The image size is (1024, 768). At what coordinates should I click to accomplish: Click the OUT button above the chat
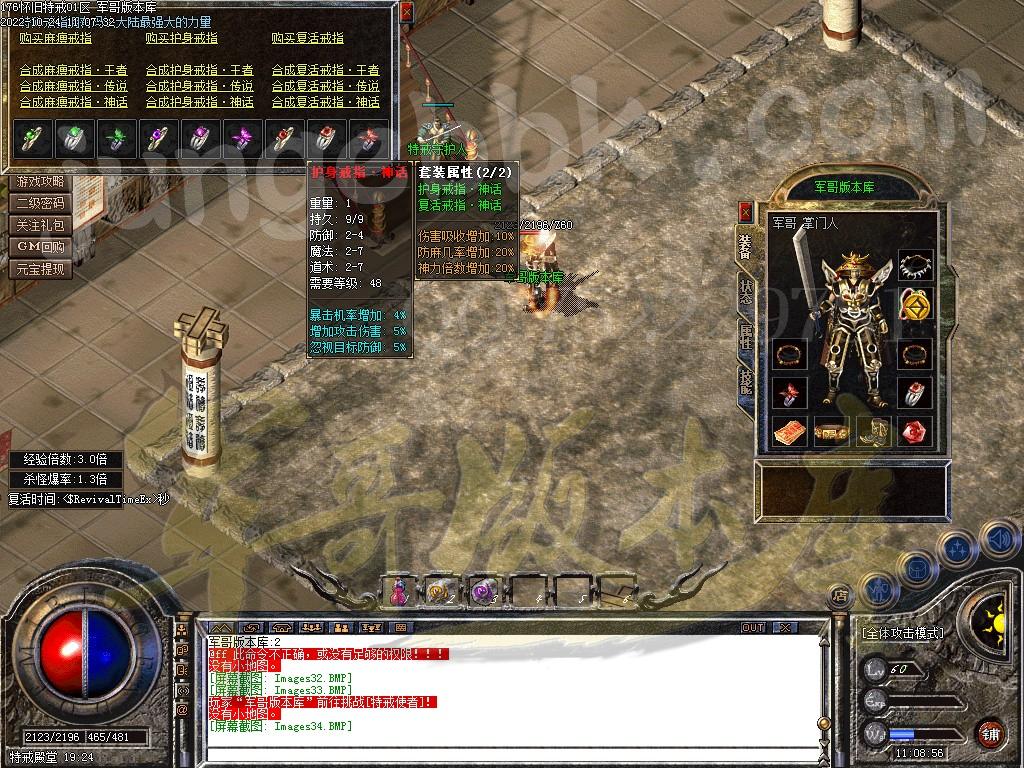point(752,627)
